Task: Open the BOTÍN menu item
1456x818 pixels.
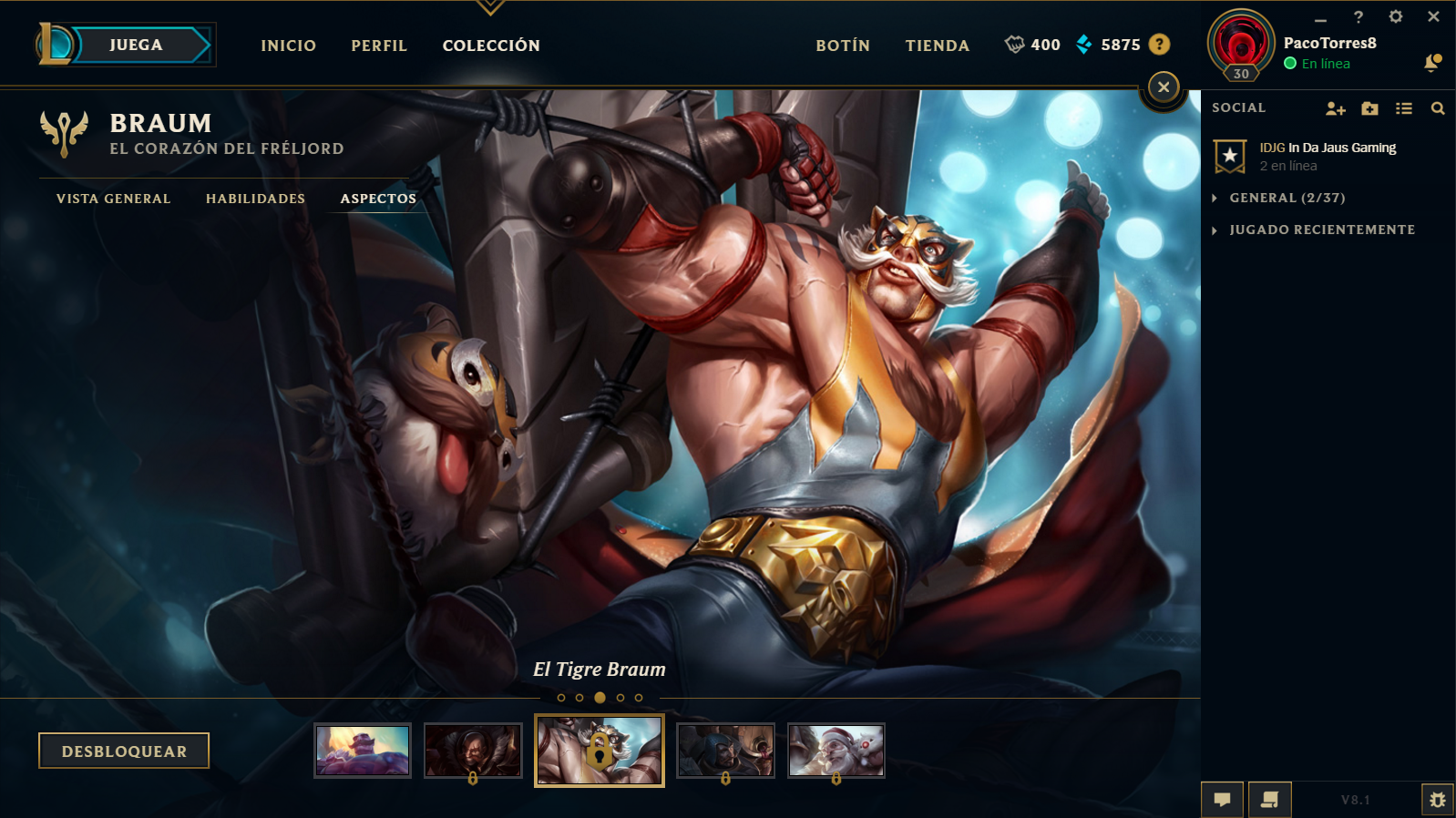Action: pos(842,45)
